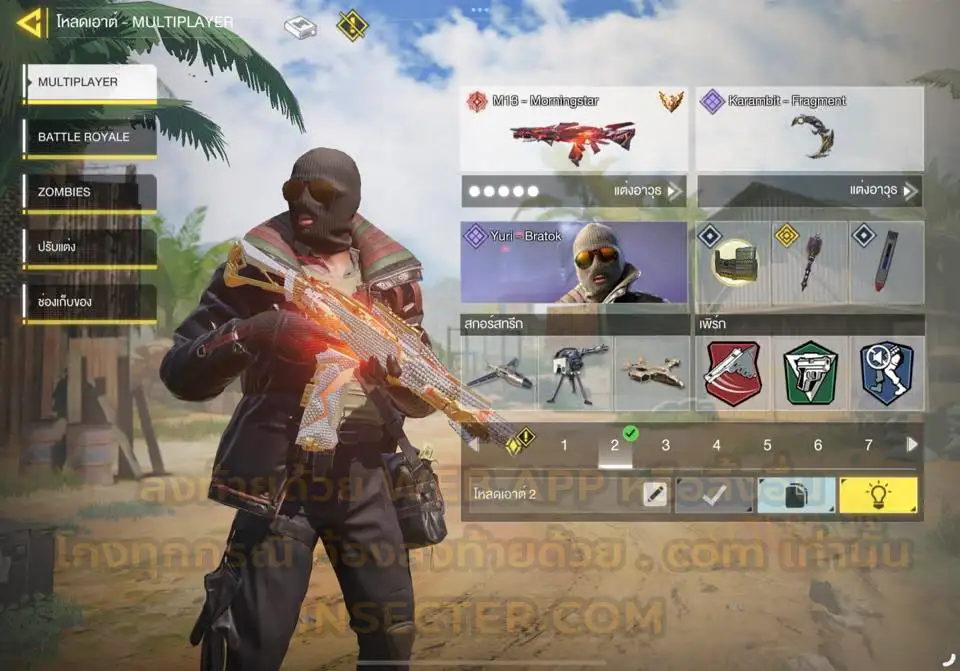This screenshot has height=671, width=960.
Task: Choose loadout slot 5
Action: 767,446
